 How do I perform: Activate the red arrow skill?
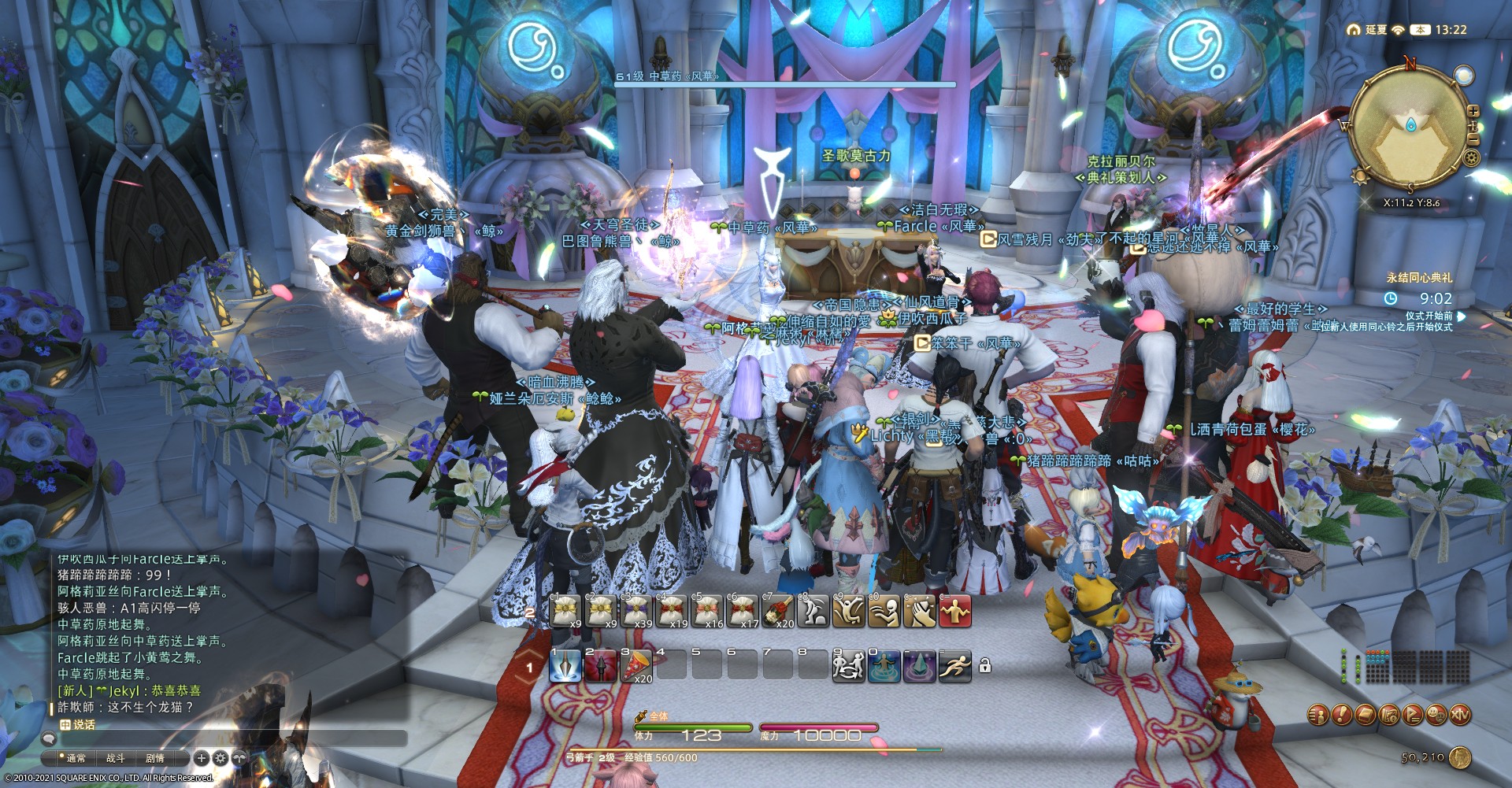tap(601, 666)
